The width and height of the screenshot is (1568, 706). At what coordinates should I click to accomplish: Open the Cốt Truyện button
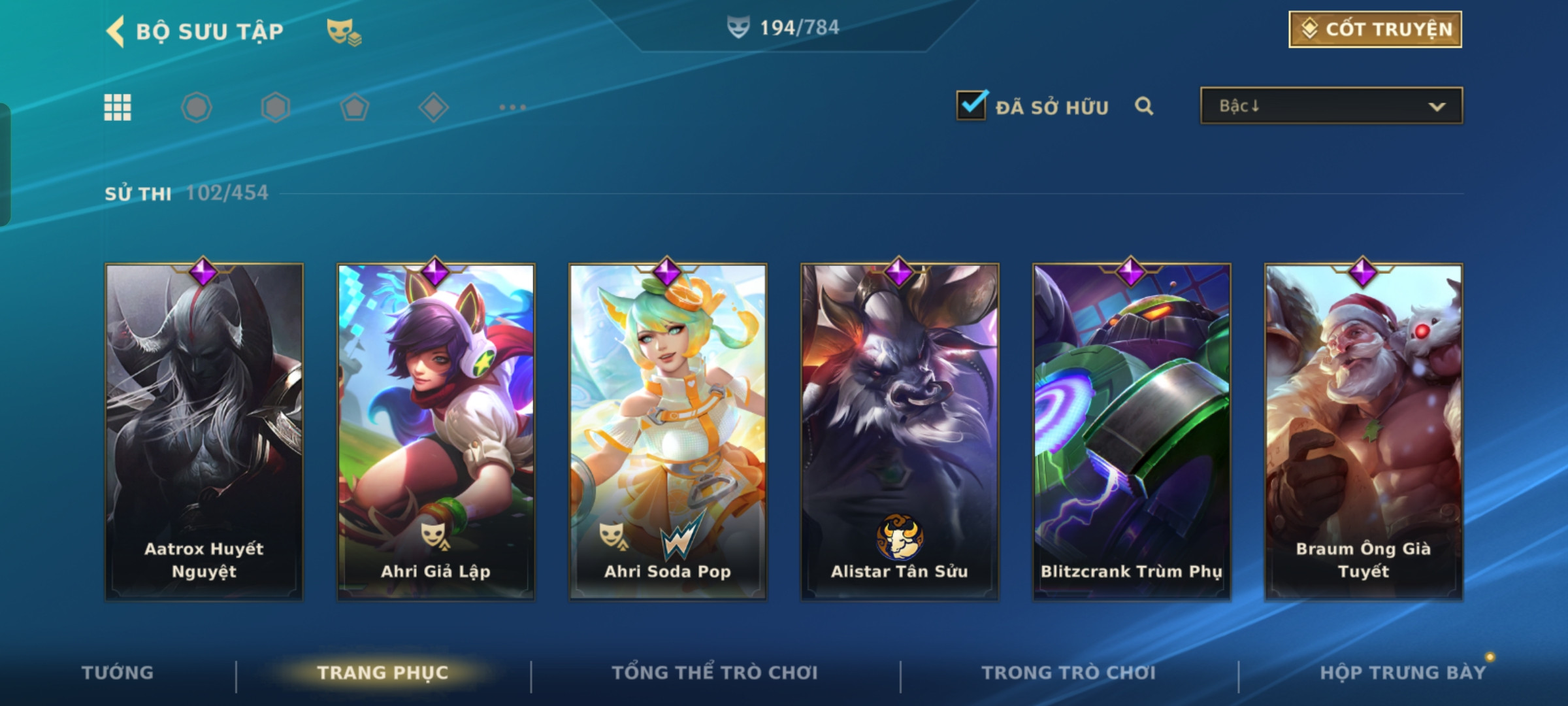click(1375, 29)
